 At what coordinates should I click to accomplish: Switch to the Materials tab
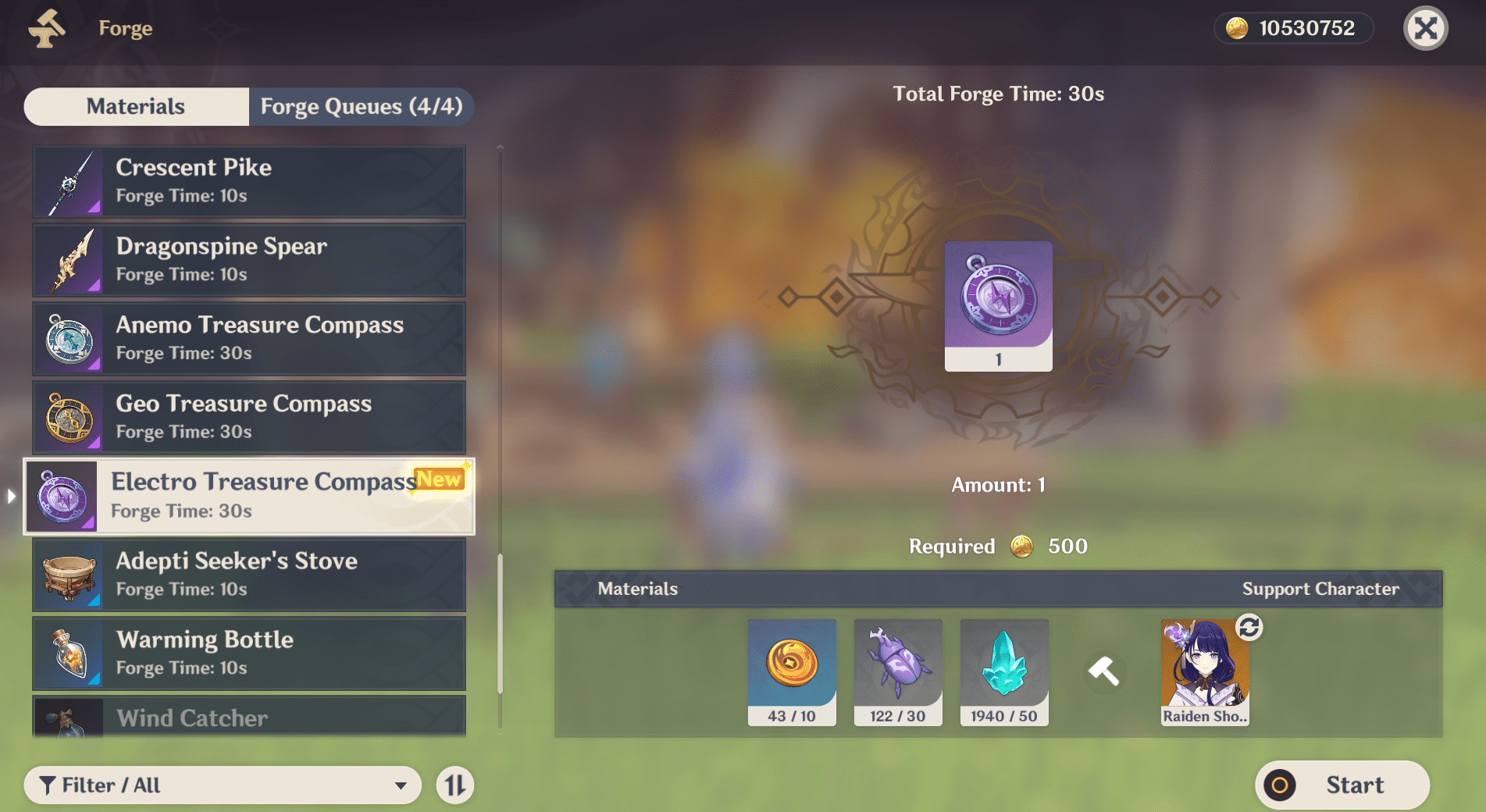(x=135, y=106)
